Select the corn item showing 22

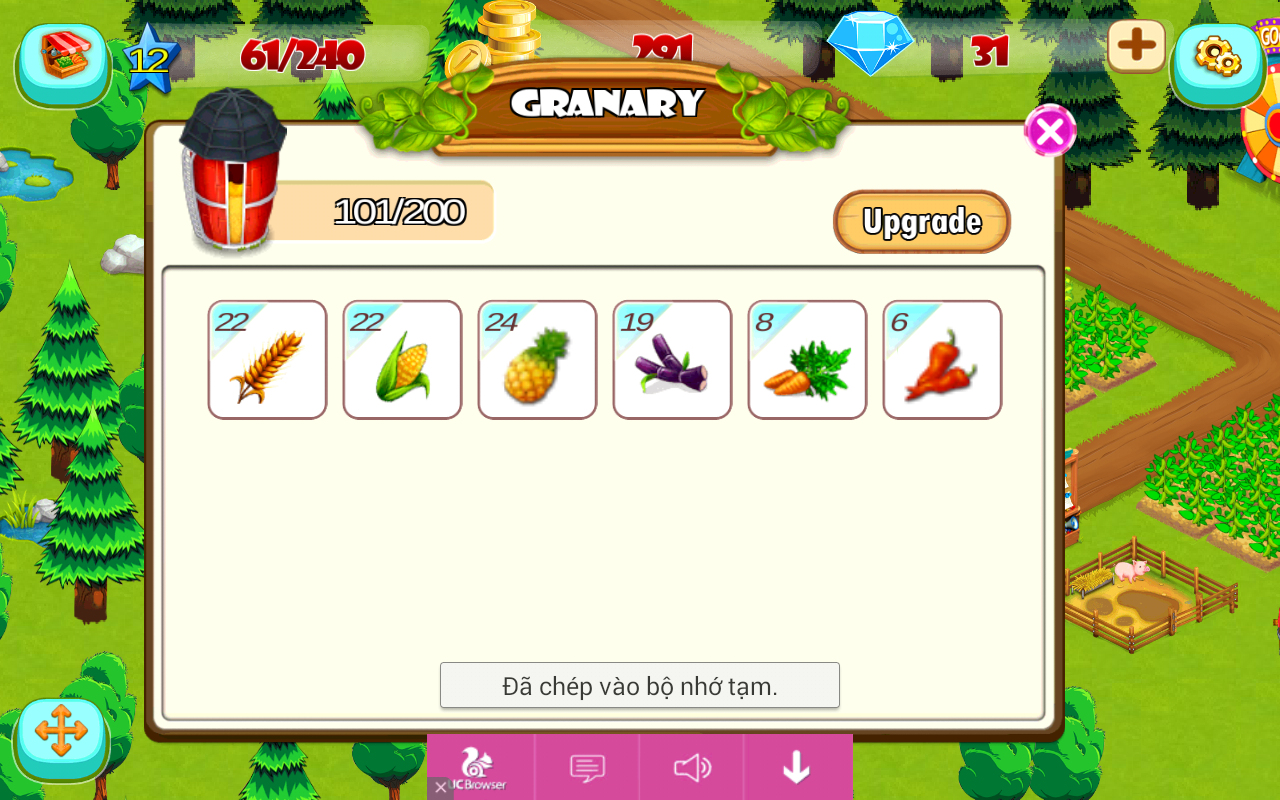[x=402, y=360]
